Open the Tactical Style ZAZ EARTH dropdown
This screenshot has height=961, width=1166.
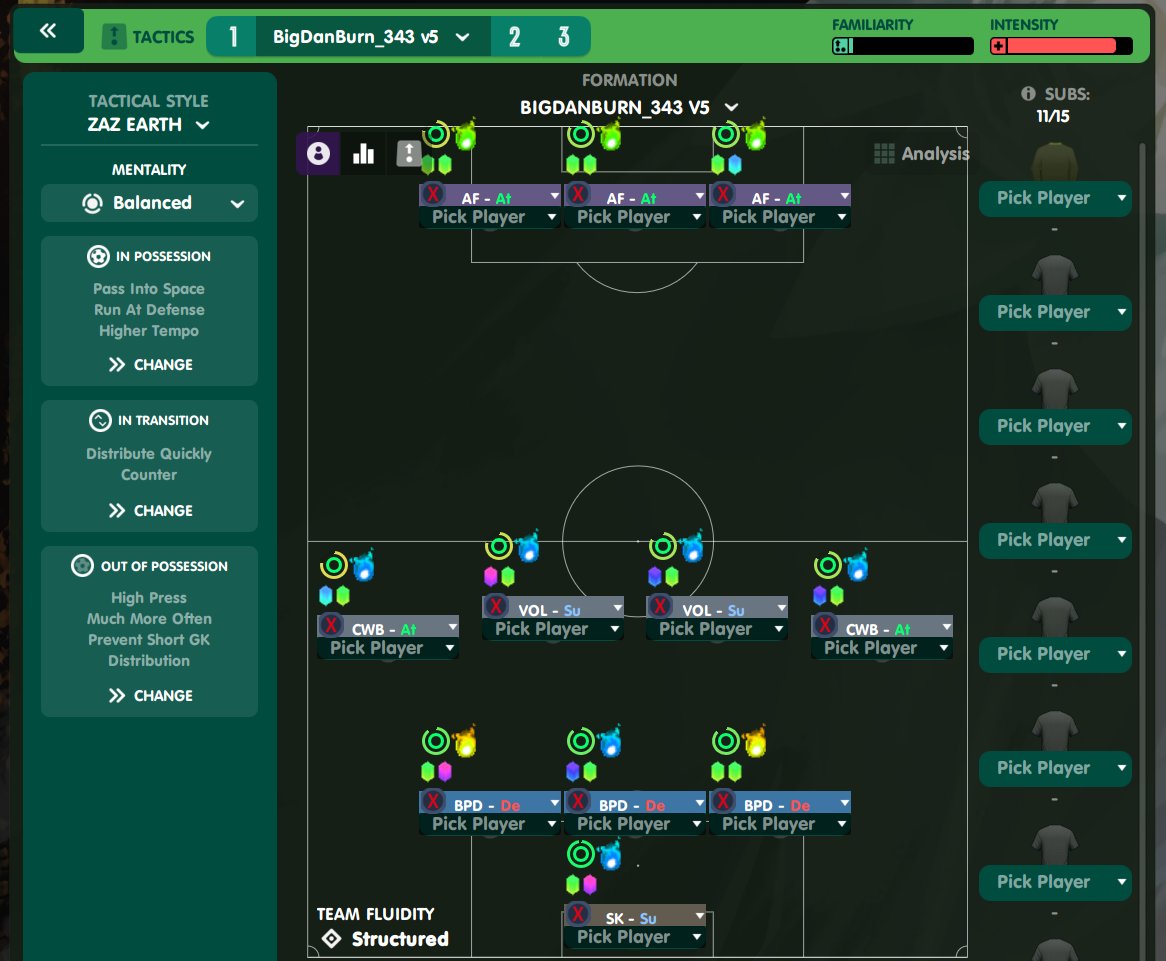148,125
